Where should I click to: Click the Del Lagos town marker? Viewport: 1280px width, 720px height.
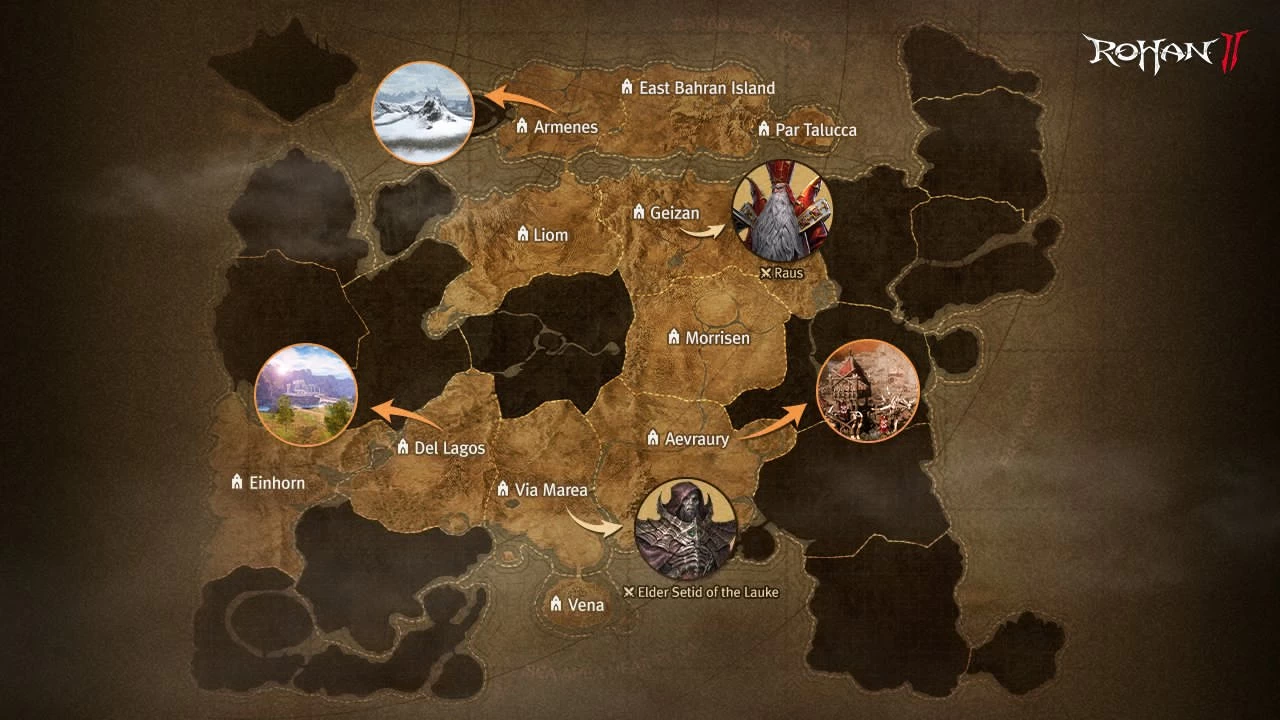click(x=403, y=447)
